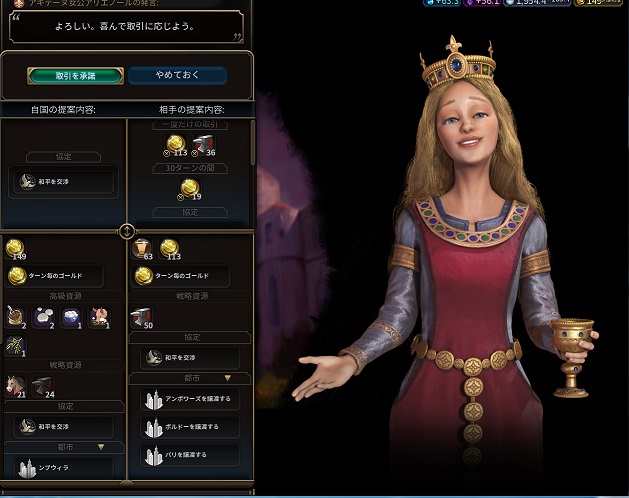Select your horses strategic resource (21)
Viewport: 629px width, 498px height.
16,386
